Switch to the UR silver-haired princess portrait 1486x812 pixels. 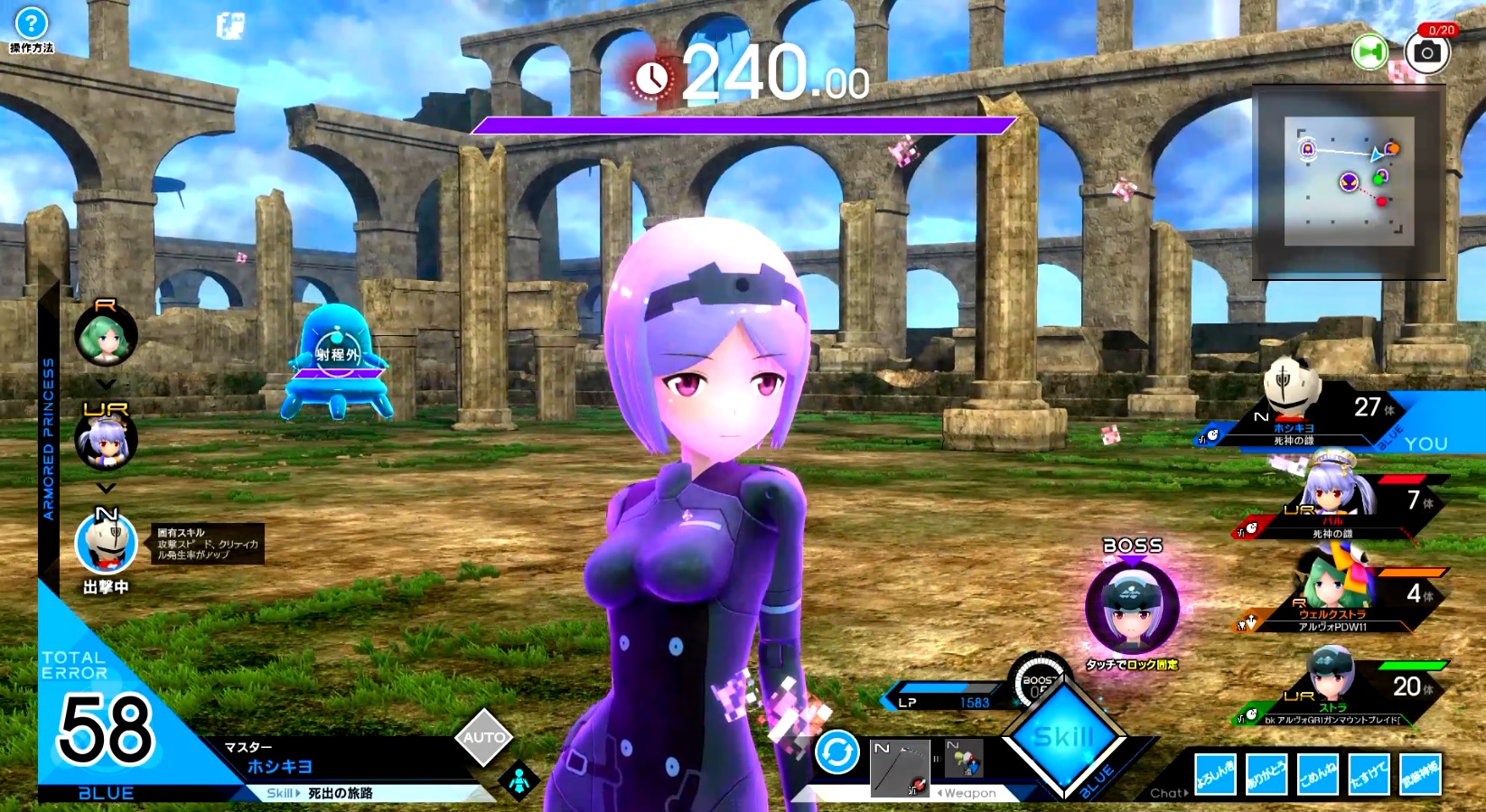tap(106, 441)
